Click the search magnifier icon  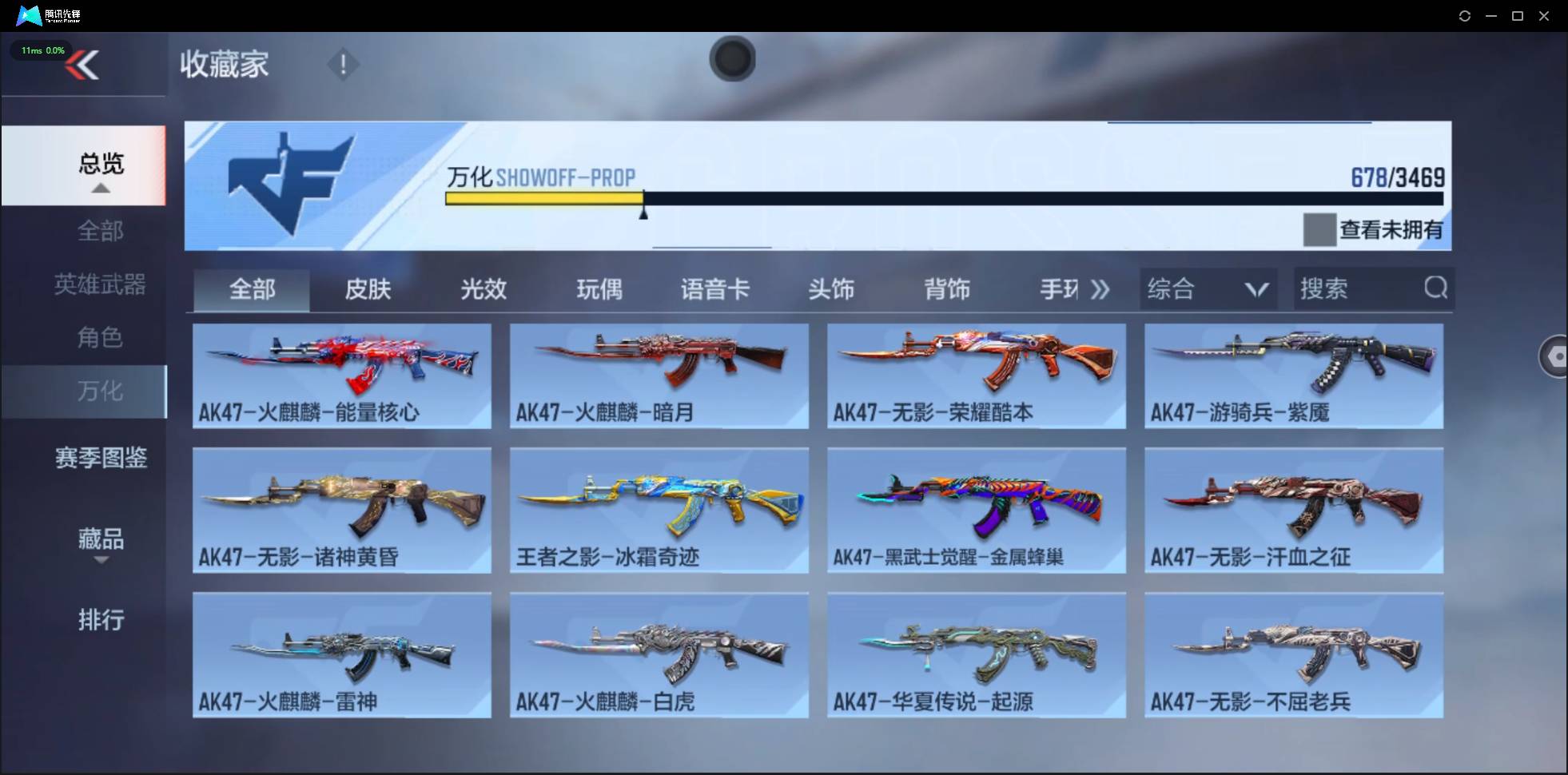[1436, 288]
